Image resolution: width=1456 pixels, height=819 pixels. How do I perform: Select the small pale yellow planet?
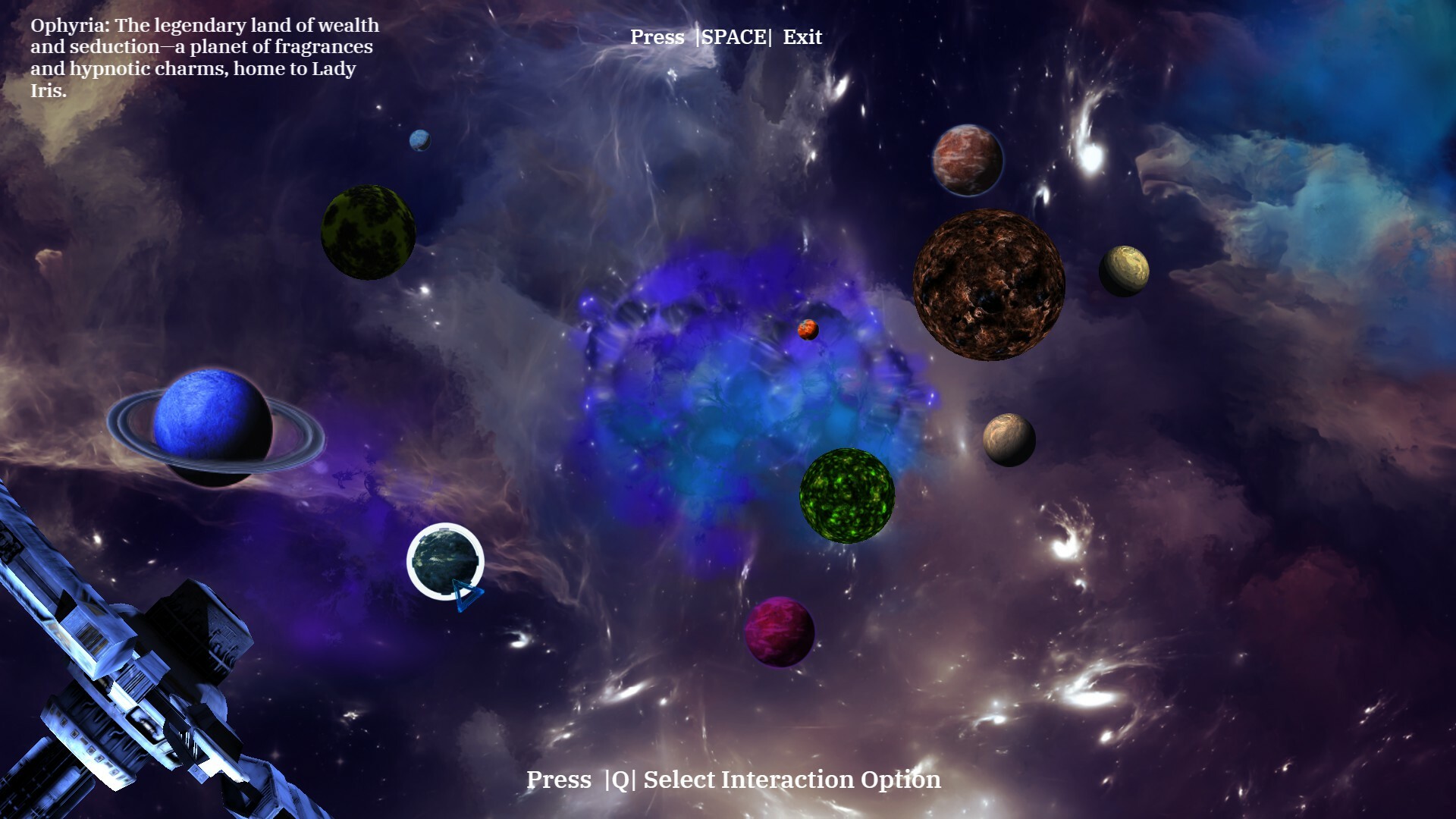click(x=1124, y=271)
